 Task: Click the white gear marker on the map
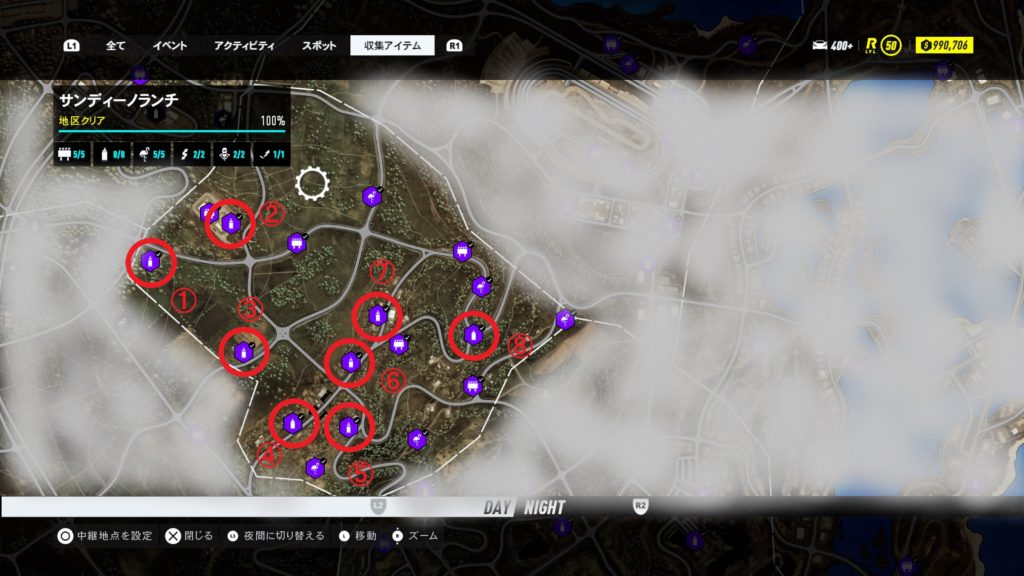click(312, 183)
